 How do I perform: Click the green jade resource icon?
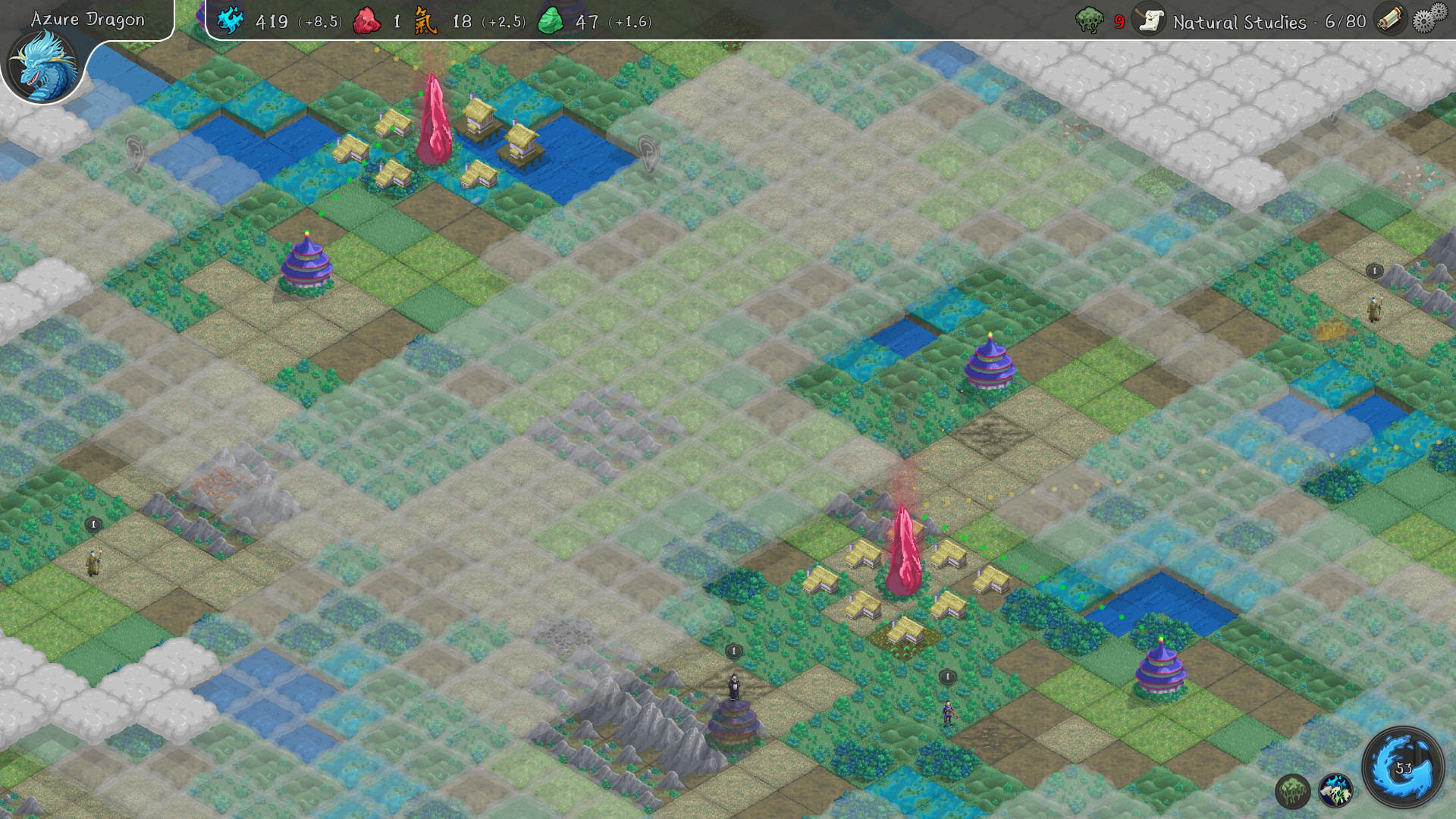click(x=553, y=18)
